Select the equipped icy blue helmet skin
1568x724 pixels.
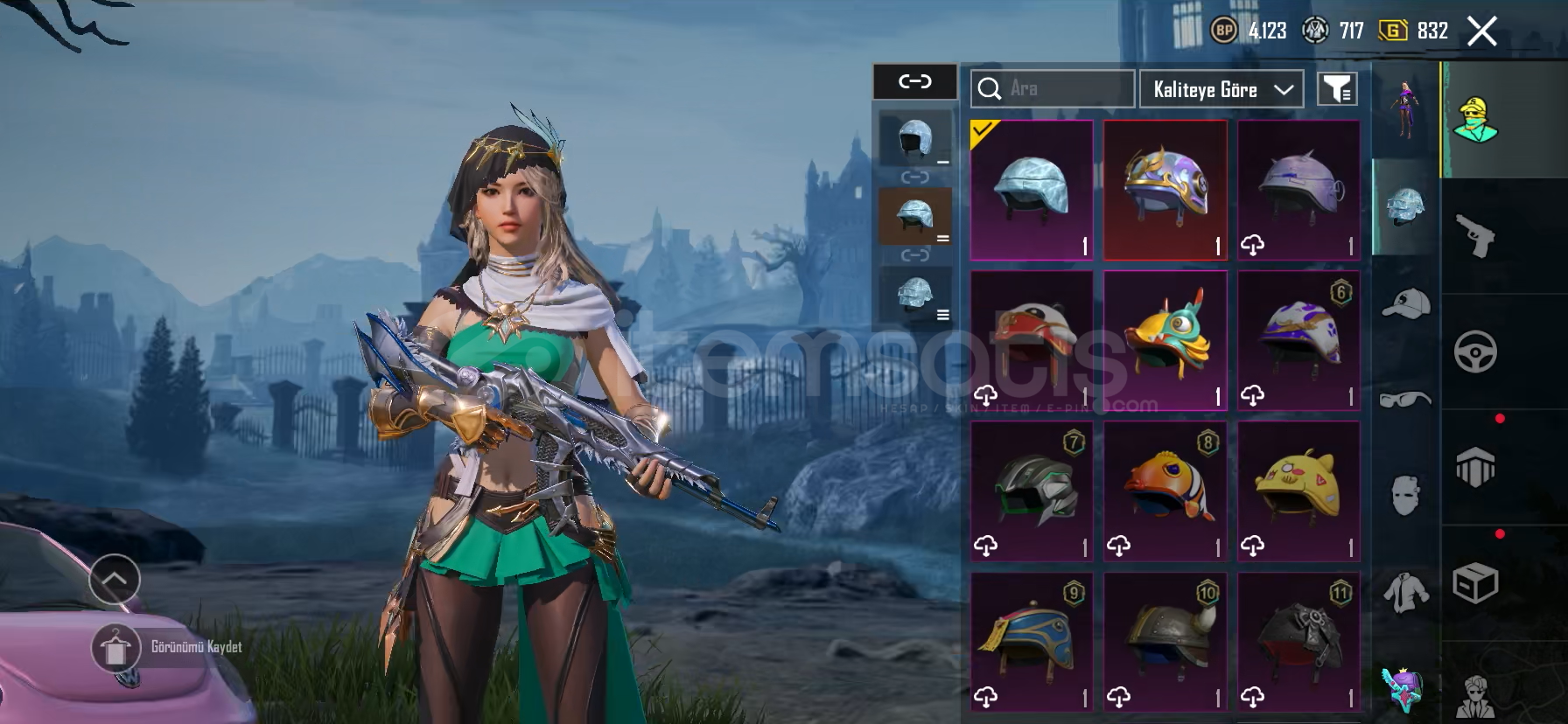coord(1032,190)
